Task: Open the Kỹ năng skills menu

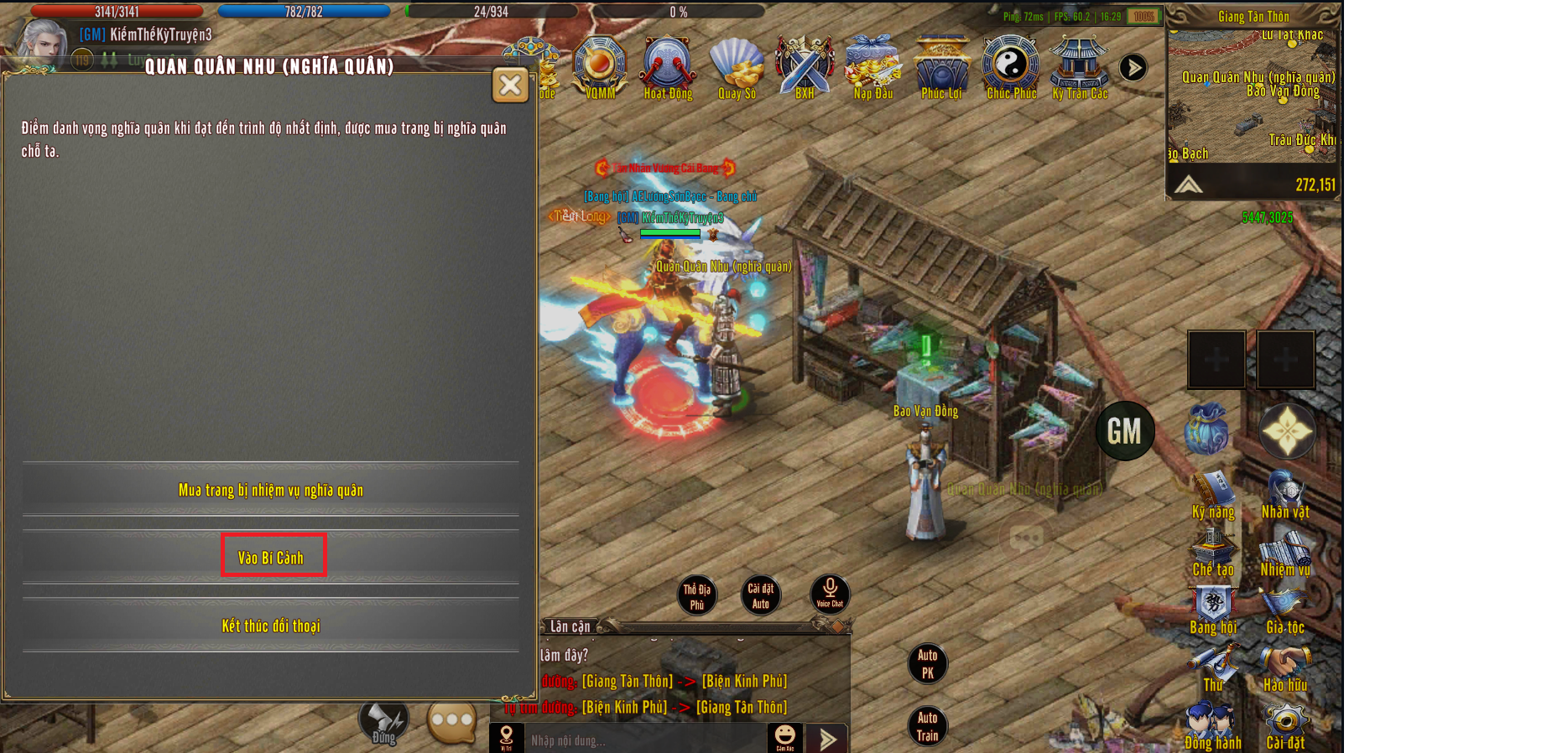Action: point(1213,495)
